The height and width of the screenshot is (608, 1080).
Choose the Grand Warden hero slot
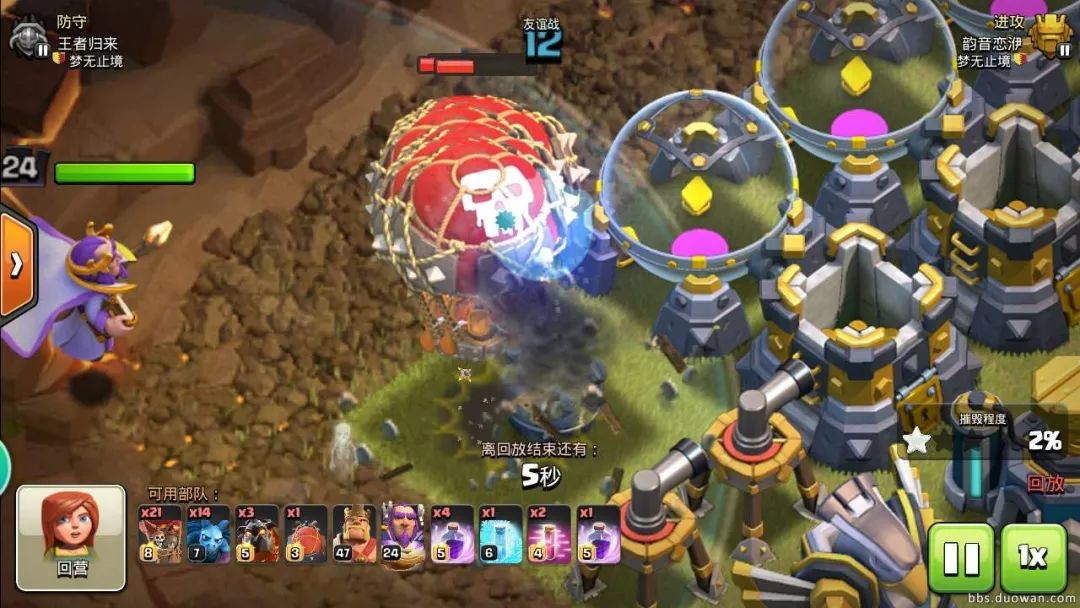[403, 535]
